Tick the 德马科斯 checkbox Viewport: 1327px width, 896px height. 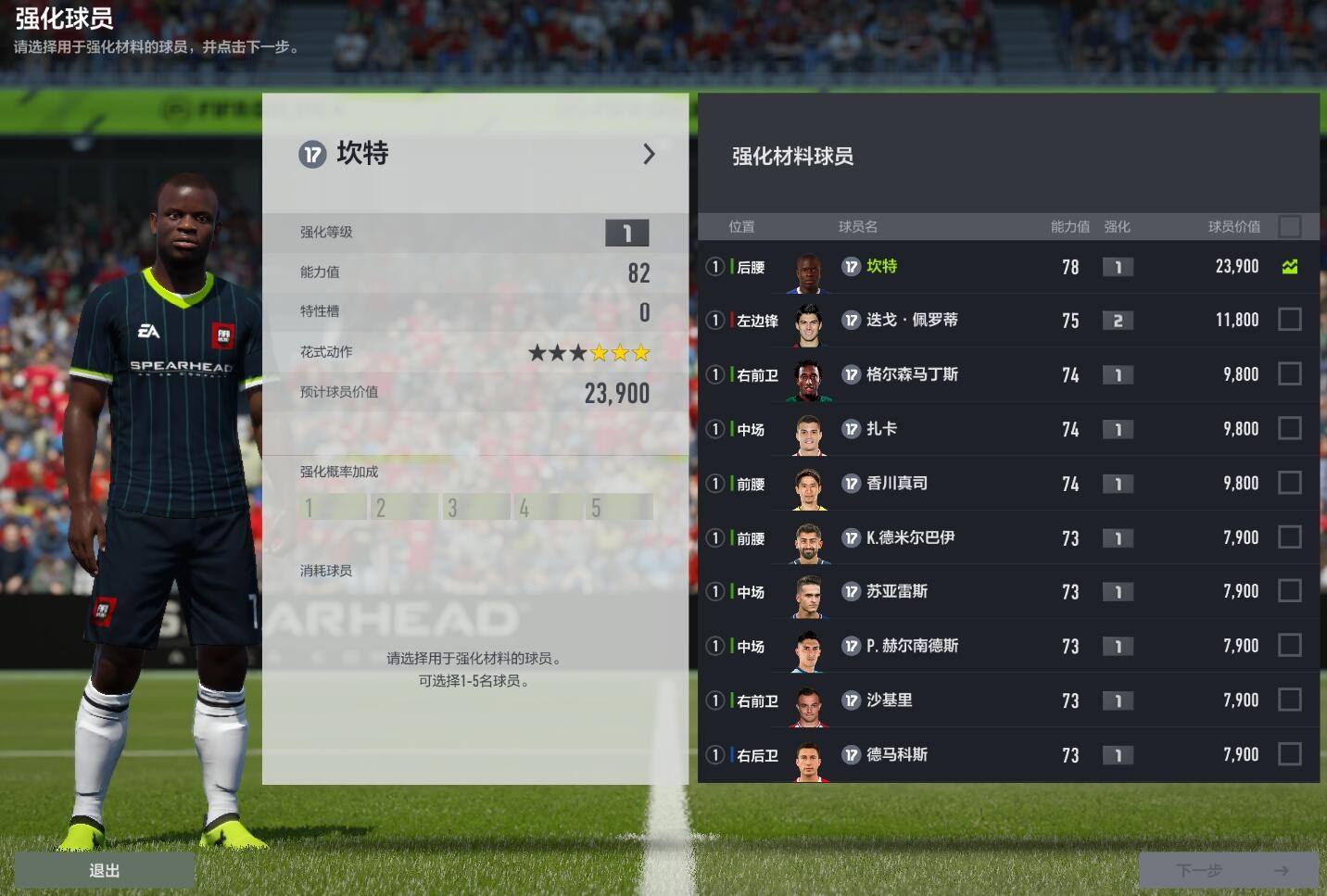(x=1289, y=754)
